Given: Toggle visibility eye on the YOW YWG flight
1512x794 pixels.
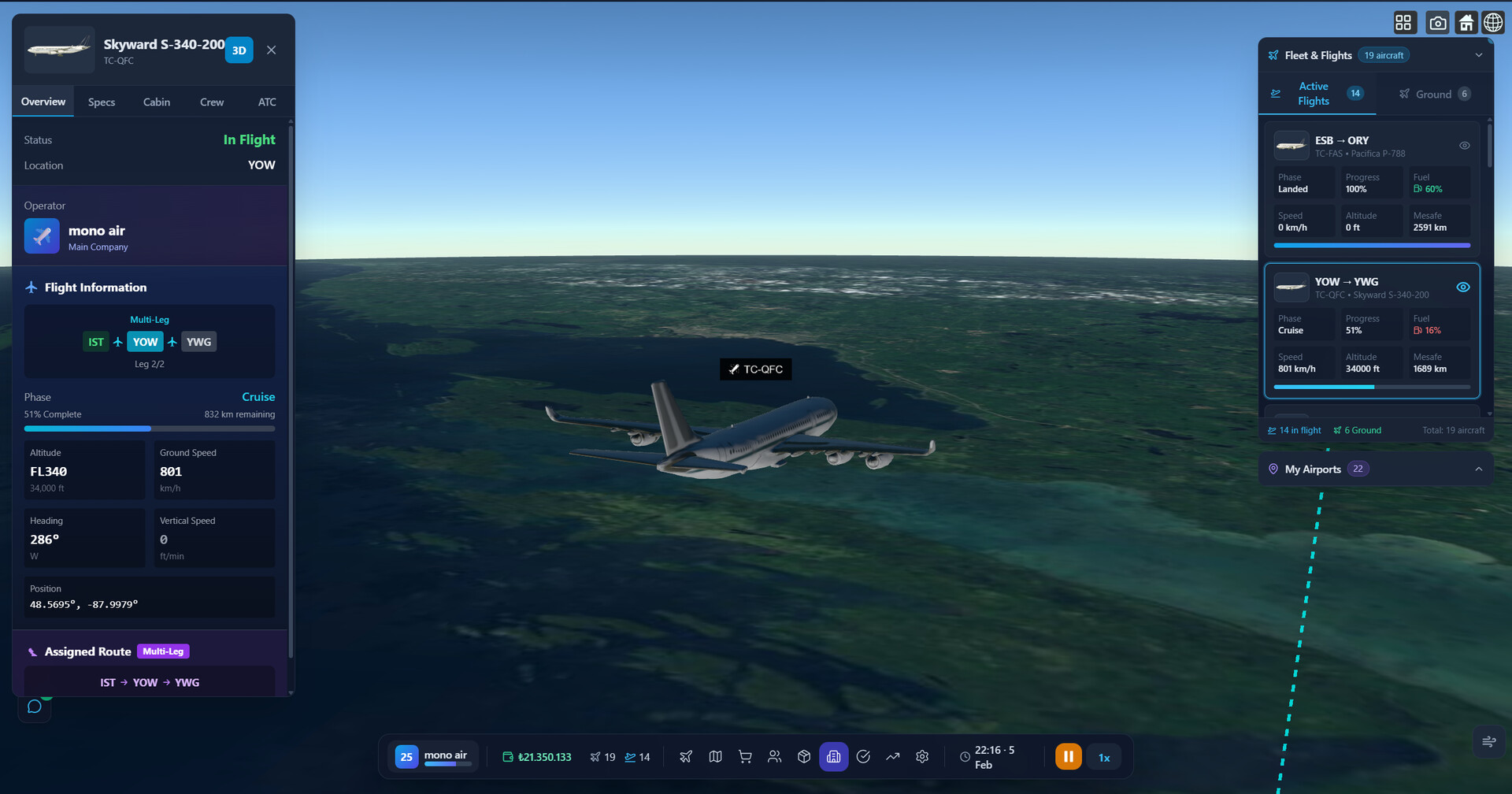Looking at the screenshot, I should click(x=1464, y=287).
